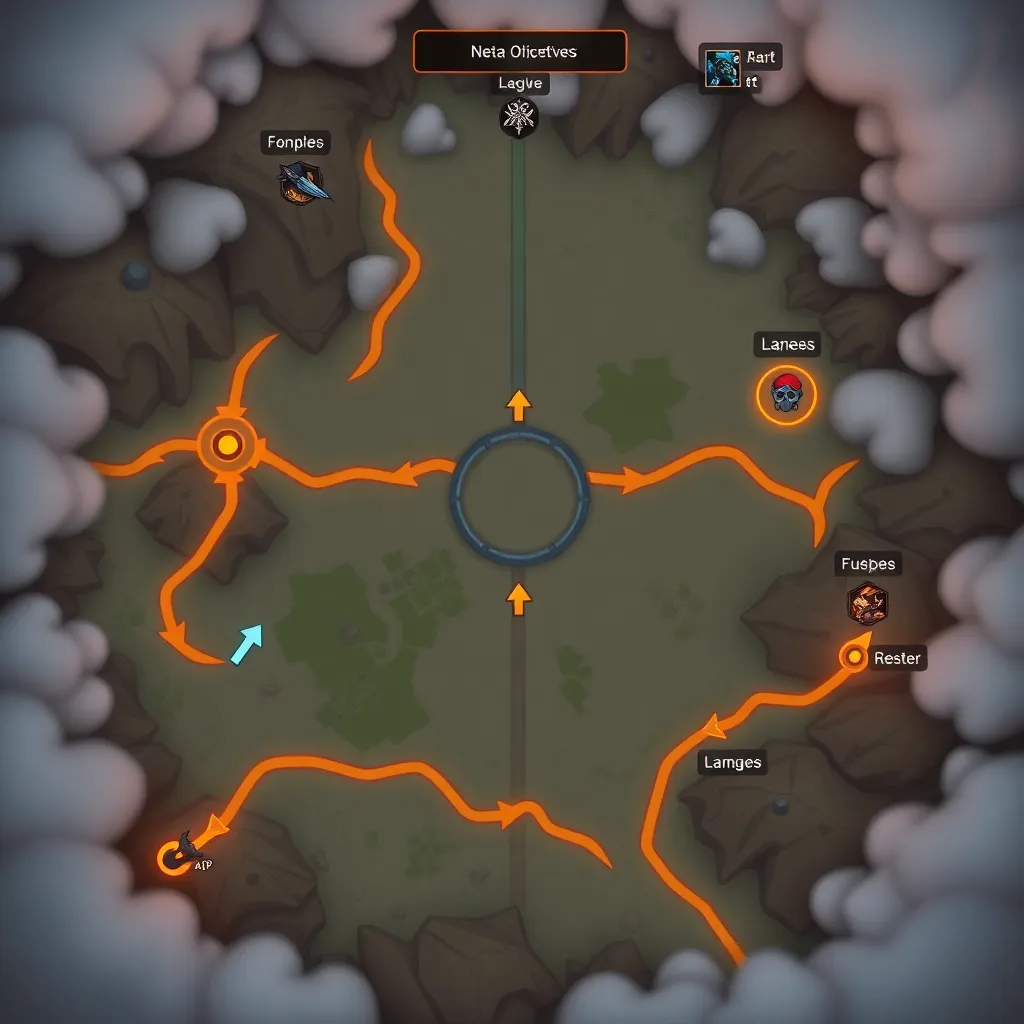Select the Fuspes hexagon marker
1024x1024 pixels.
[x=866, y=603]
